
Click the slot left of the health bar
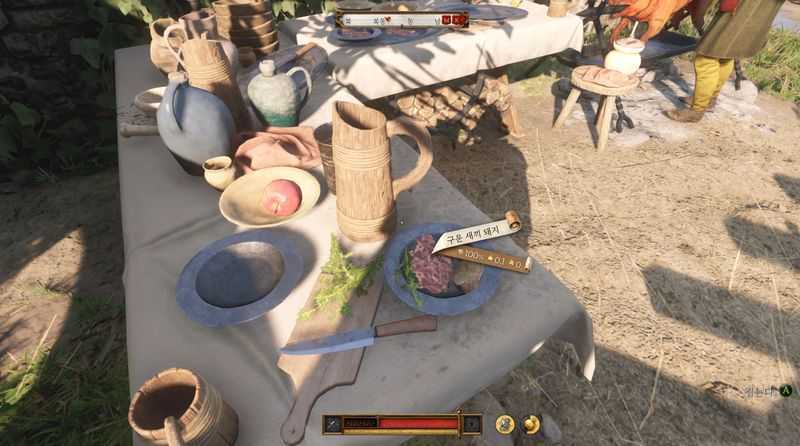[x=332, y=424]
